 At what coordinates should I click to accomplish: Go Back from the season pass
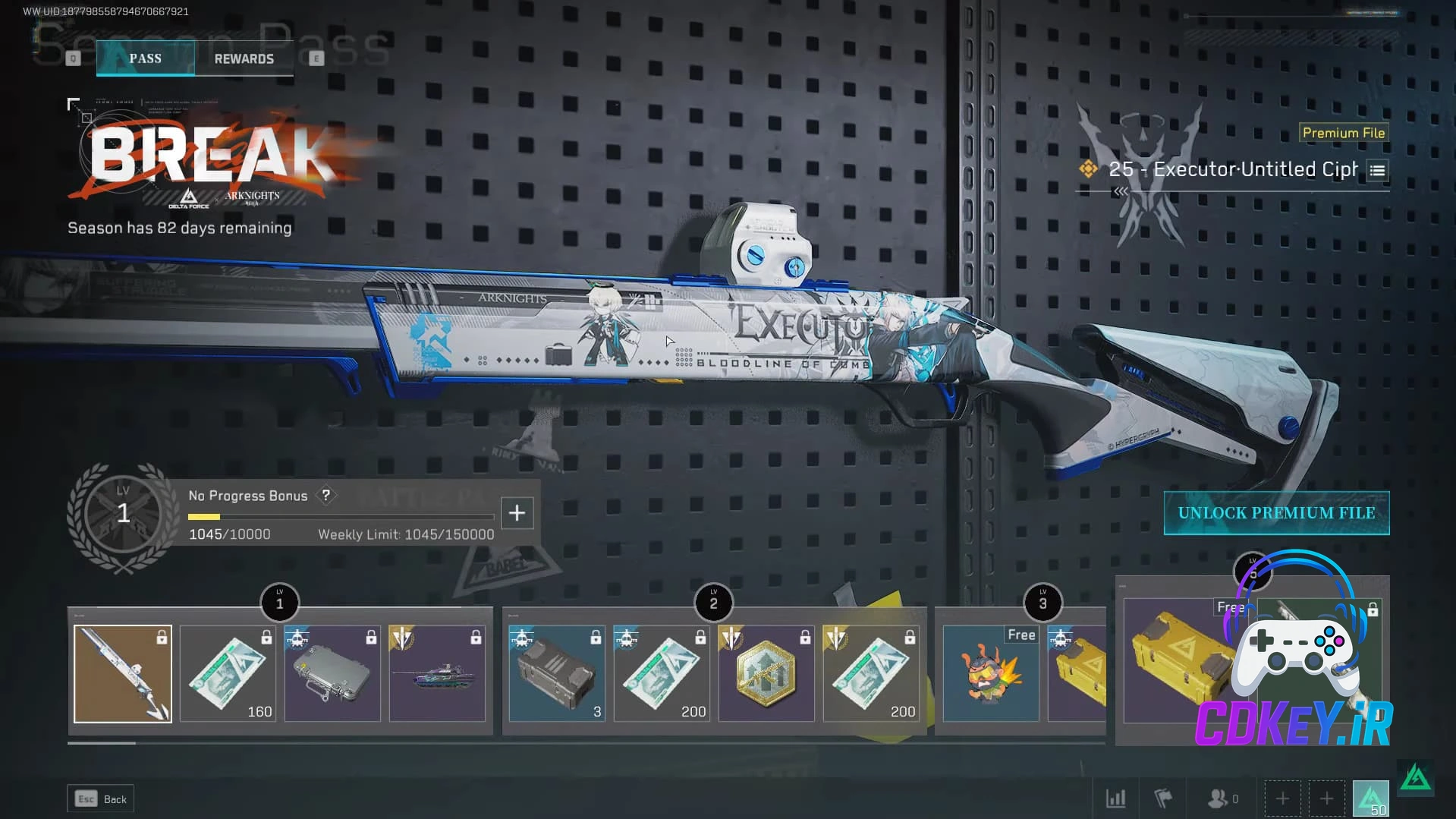[x=101, y=799]
